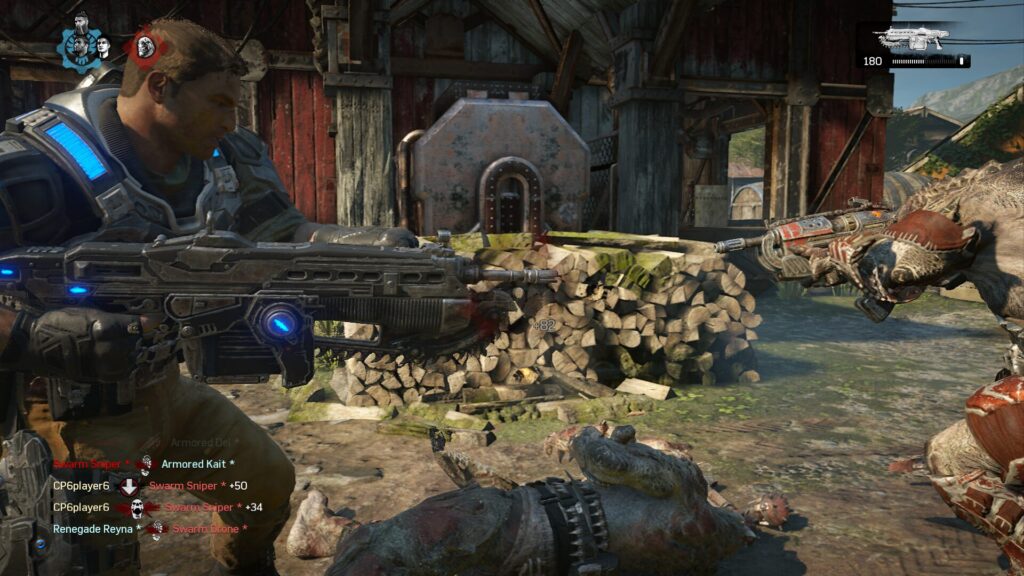Viewport: 1024px width, 576px height.
Task: Click the down-arrow icon beside CP6player6
Action: point(129,486)
